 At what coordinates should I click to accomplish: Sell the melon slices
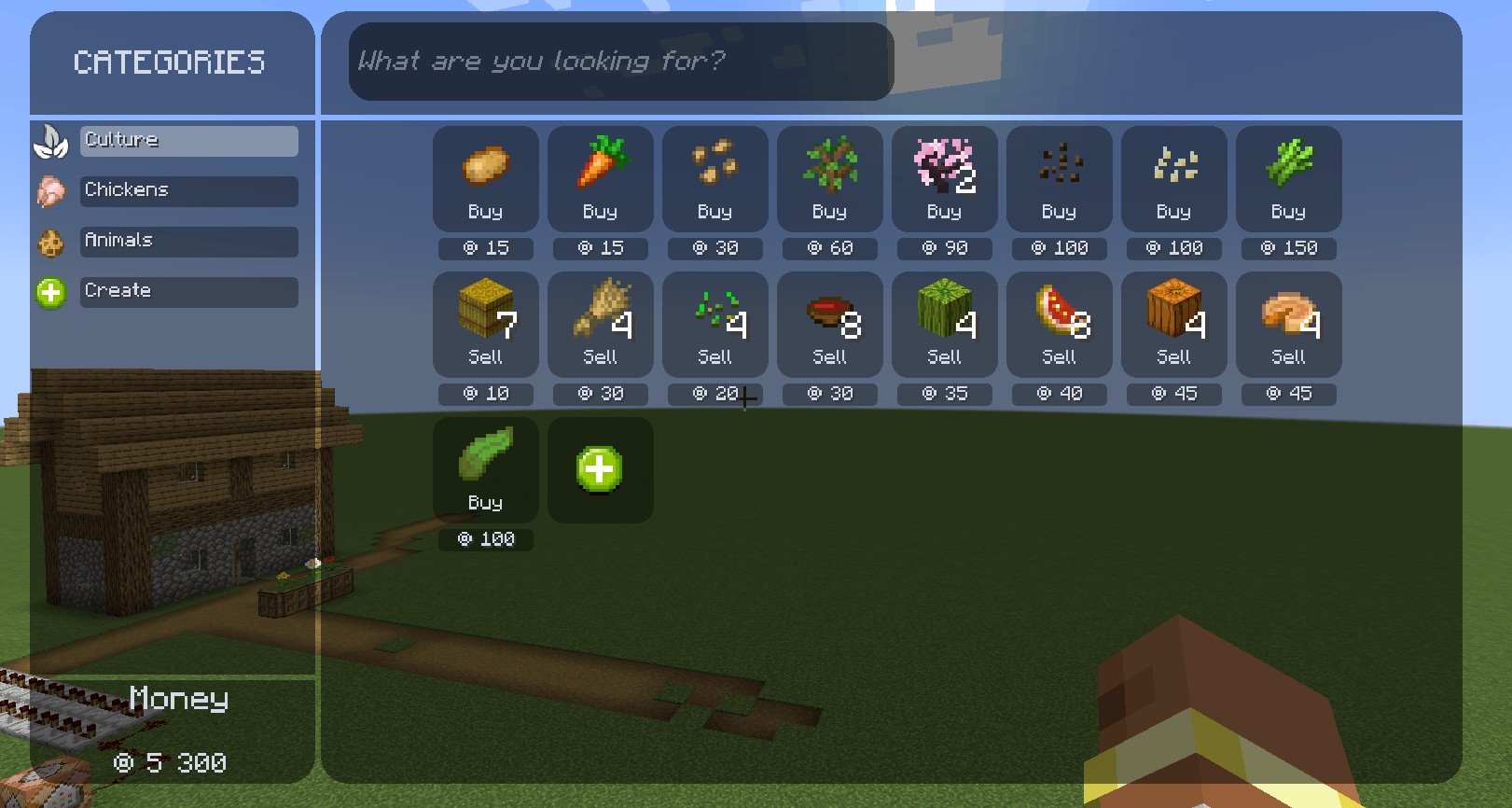1059,325
